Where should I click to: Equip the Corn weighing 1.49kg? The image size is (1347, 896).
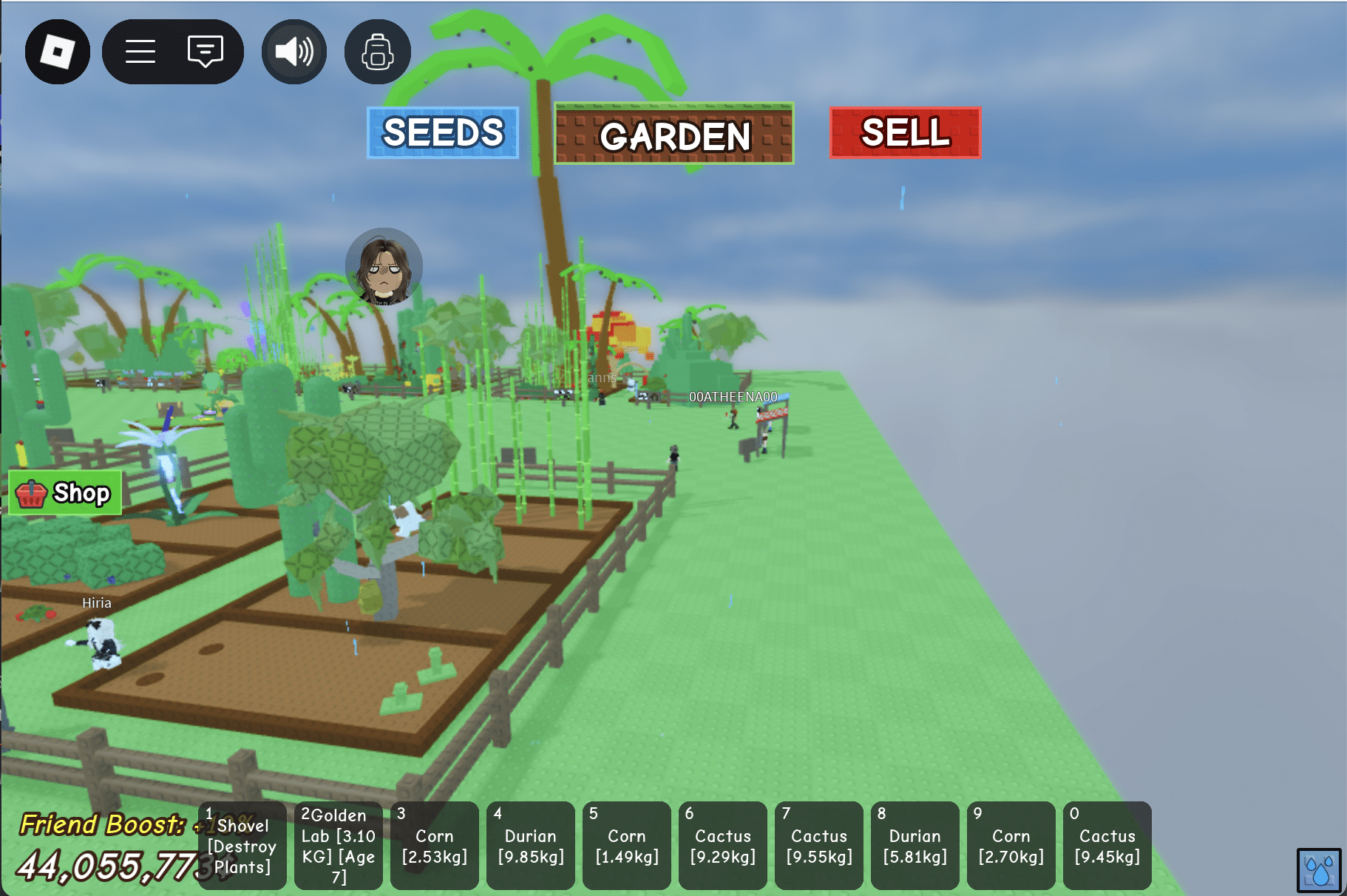click(x=627, y=844)
